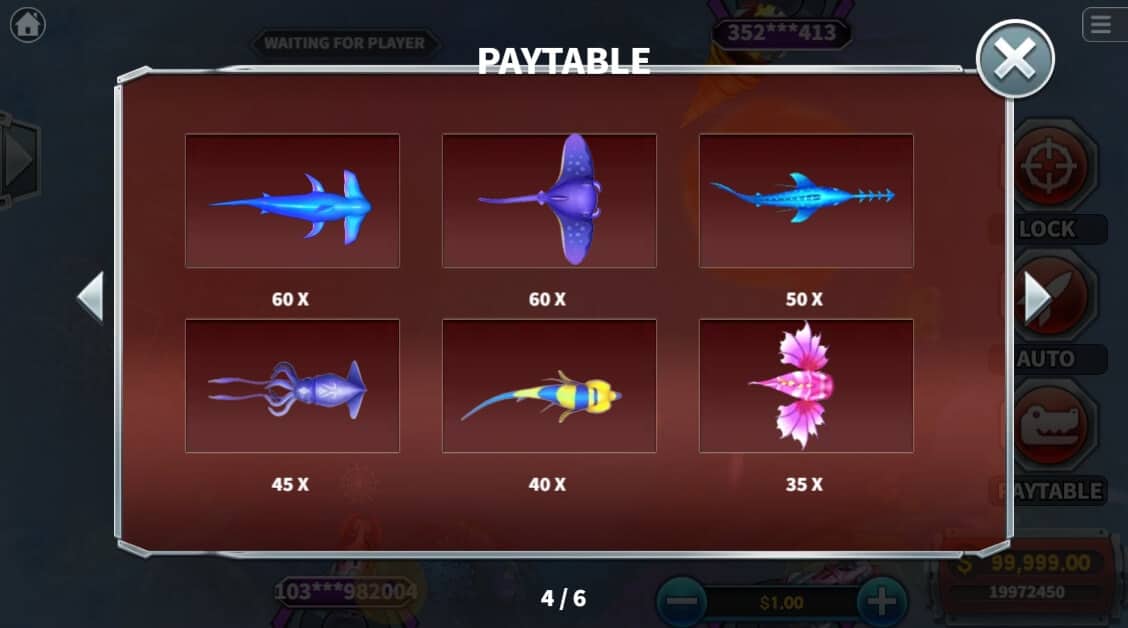Select the purple manta ray tile

tap(549, 201)
